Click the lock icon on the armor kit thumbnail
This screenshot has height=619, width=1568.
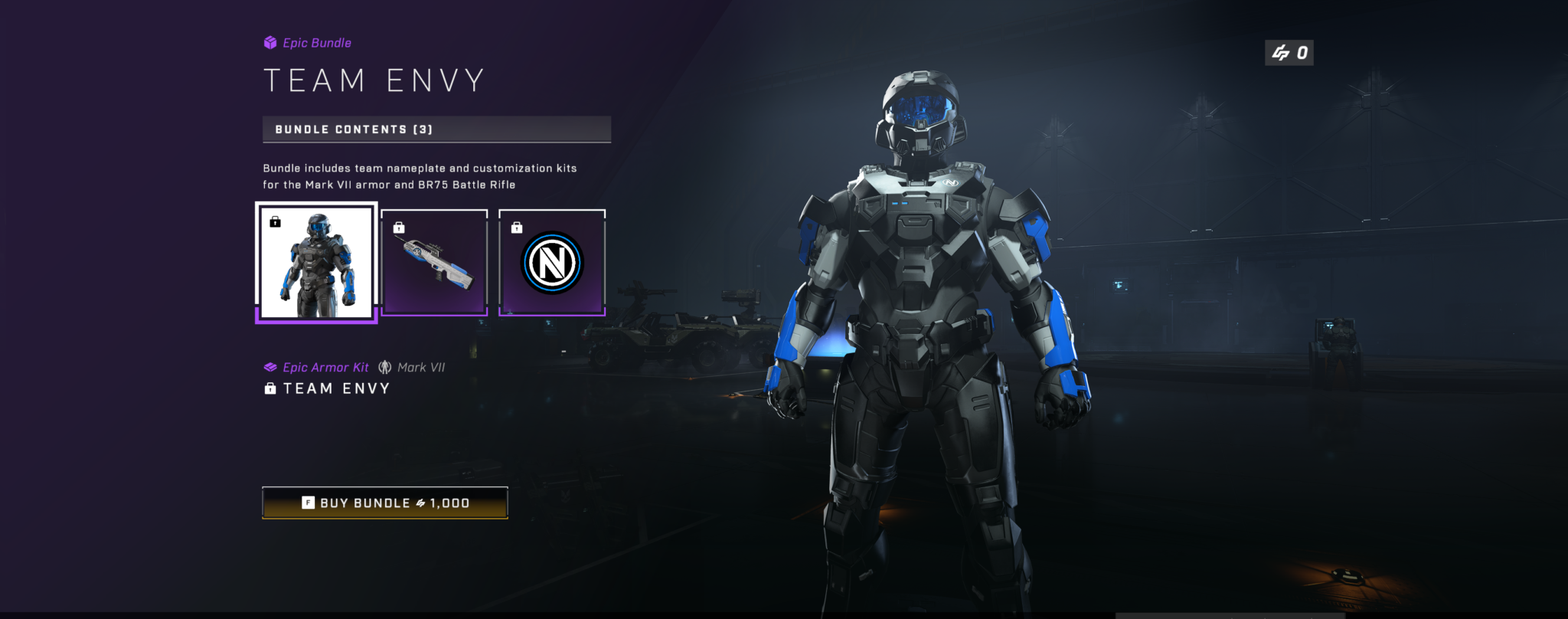[273, 221]
